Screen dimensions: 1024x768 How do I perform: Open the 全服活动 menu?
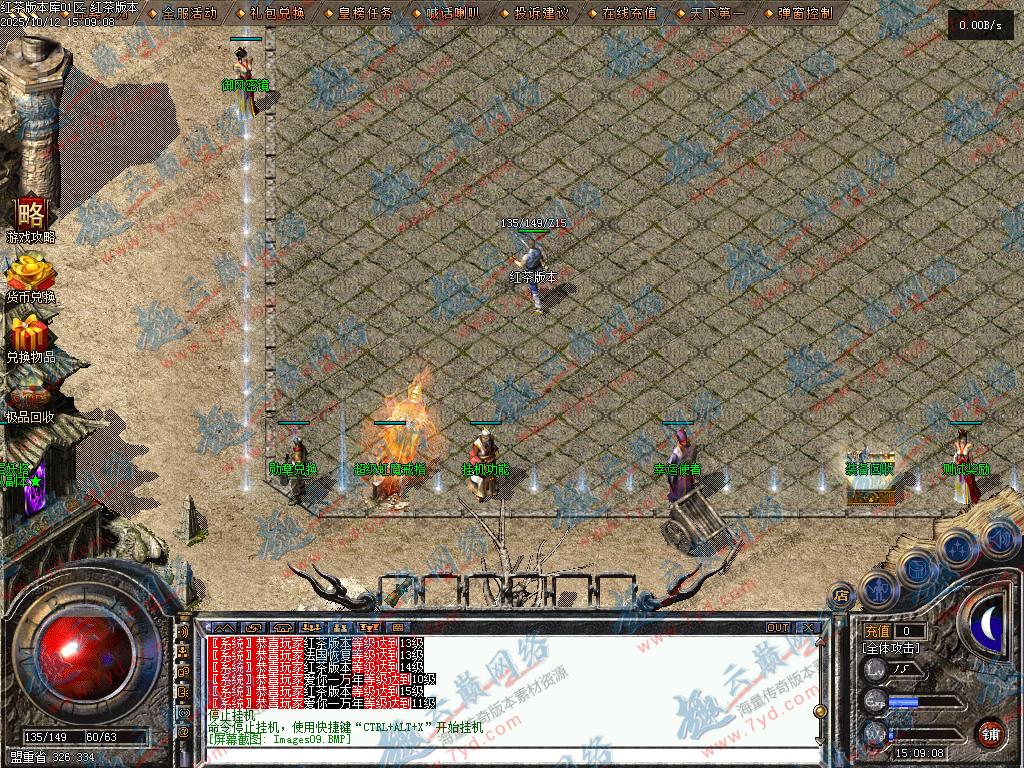pyautogui.click(x=188, y=13)
